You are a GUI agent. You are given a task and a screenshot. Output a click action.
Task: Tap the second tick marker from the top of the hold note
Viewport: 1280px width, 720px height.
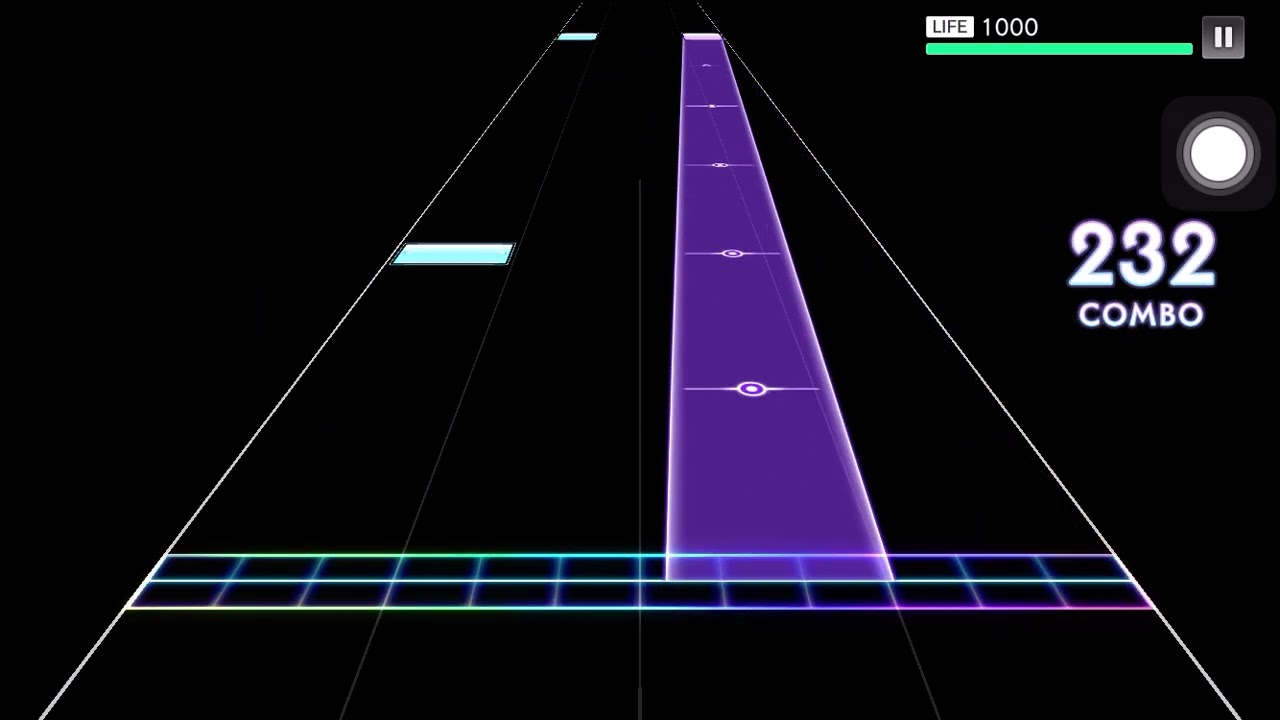[x=713, y=106]
